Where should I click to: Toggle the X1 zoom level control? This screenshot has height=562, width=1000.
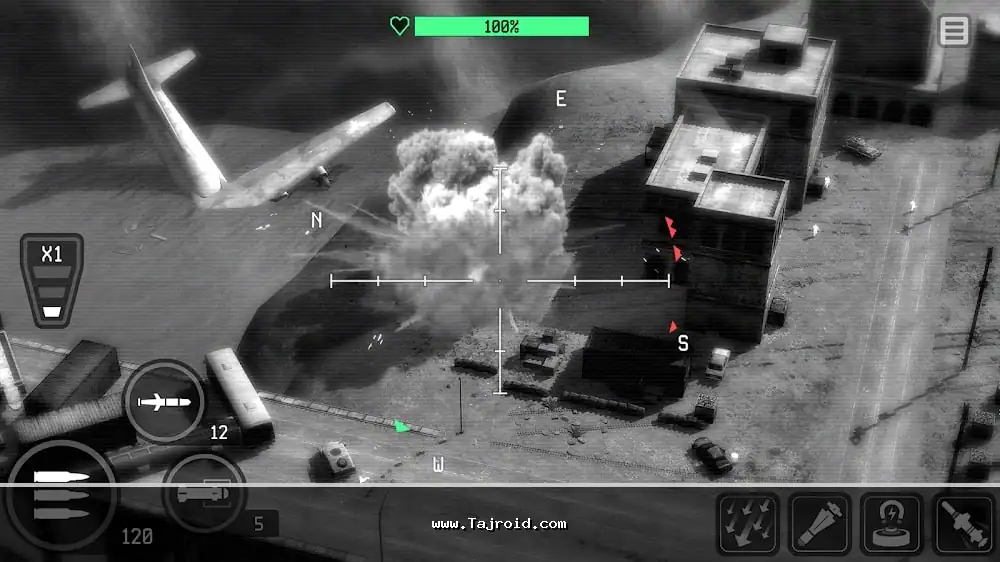click(51, 279)
